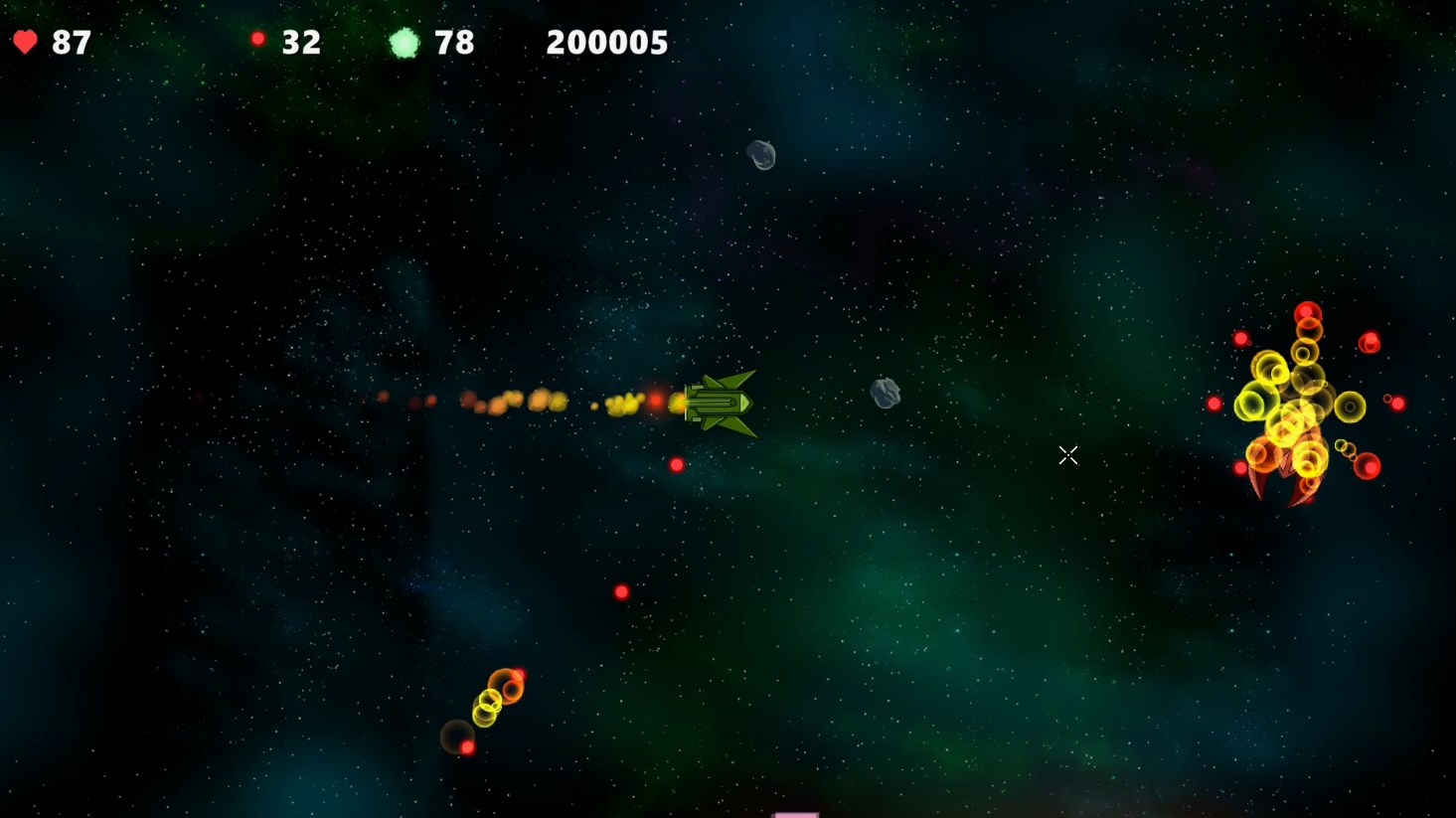
Task: Click the pink power-up at bottom edge
Action: click(x=795, y=813)
